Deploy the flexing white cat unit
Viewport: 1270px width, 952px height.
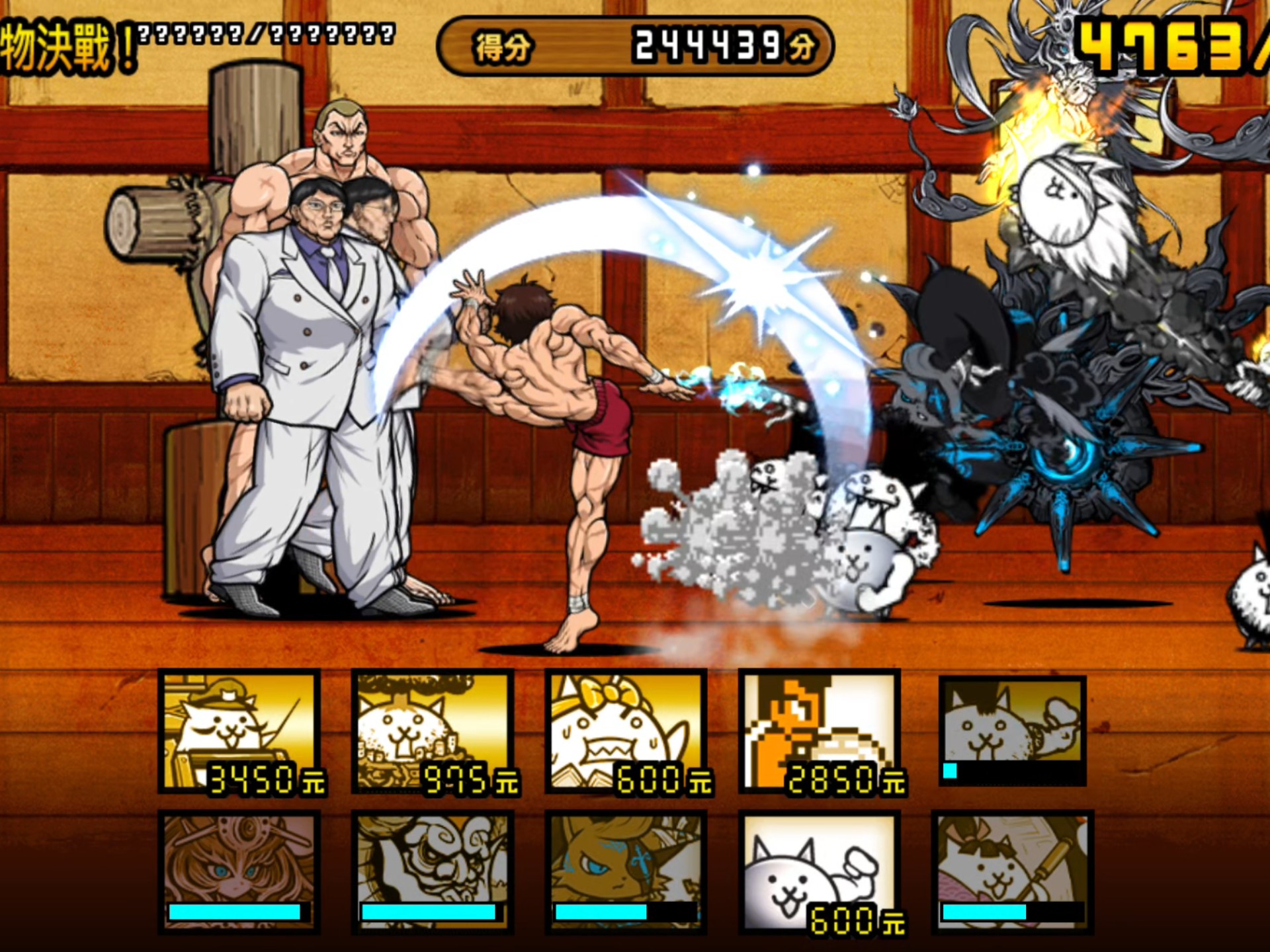[x=819, y=871]
